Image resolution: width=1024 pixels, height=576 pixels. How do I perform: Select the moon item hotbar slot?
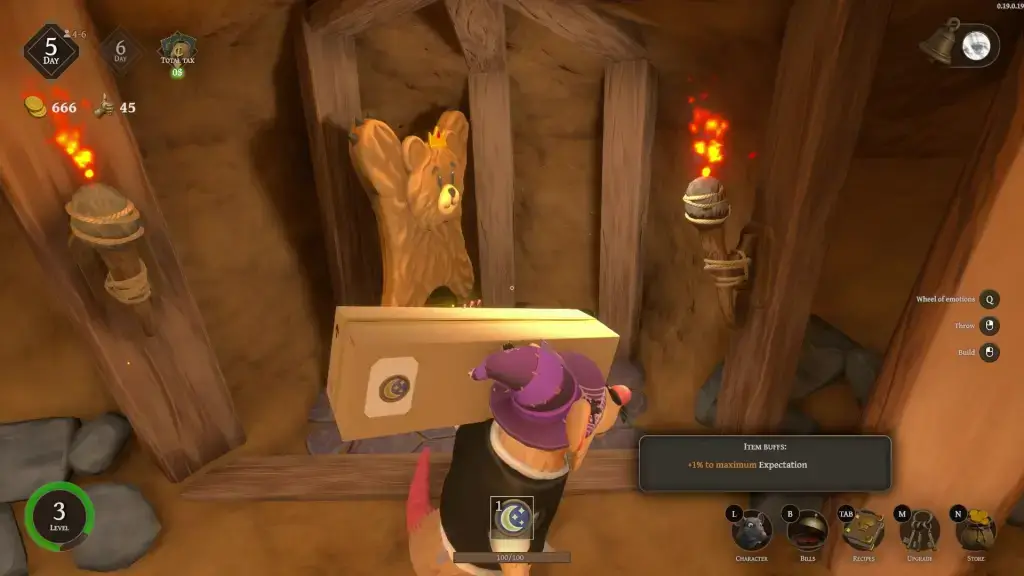pos(512,517)
